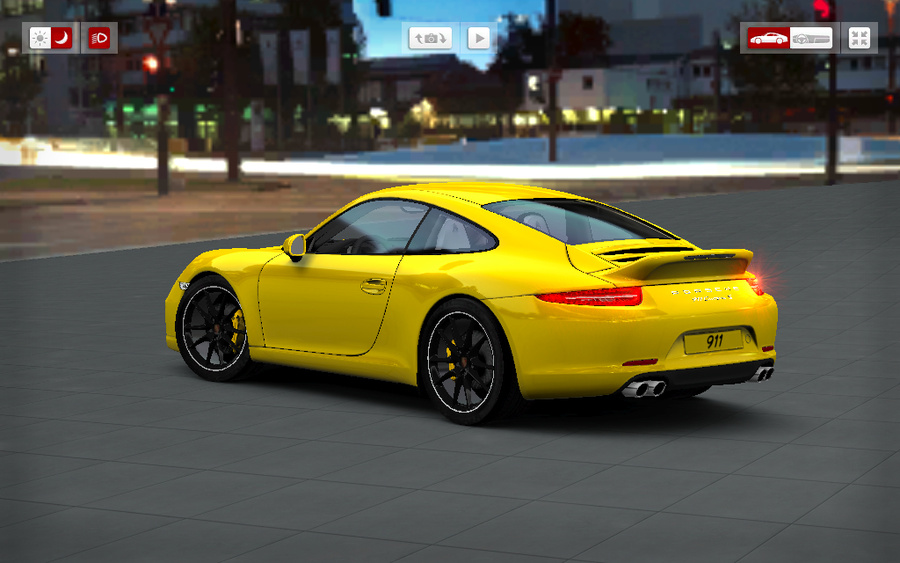Screen dimensions: 900x563
Task: Toggle the car headlights button
Action: 99,38
